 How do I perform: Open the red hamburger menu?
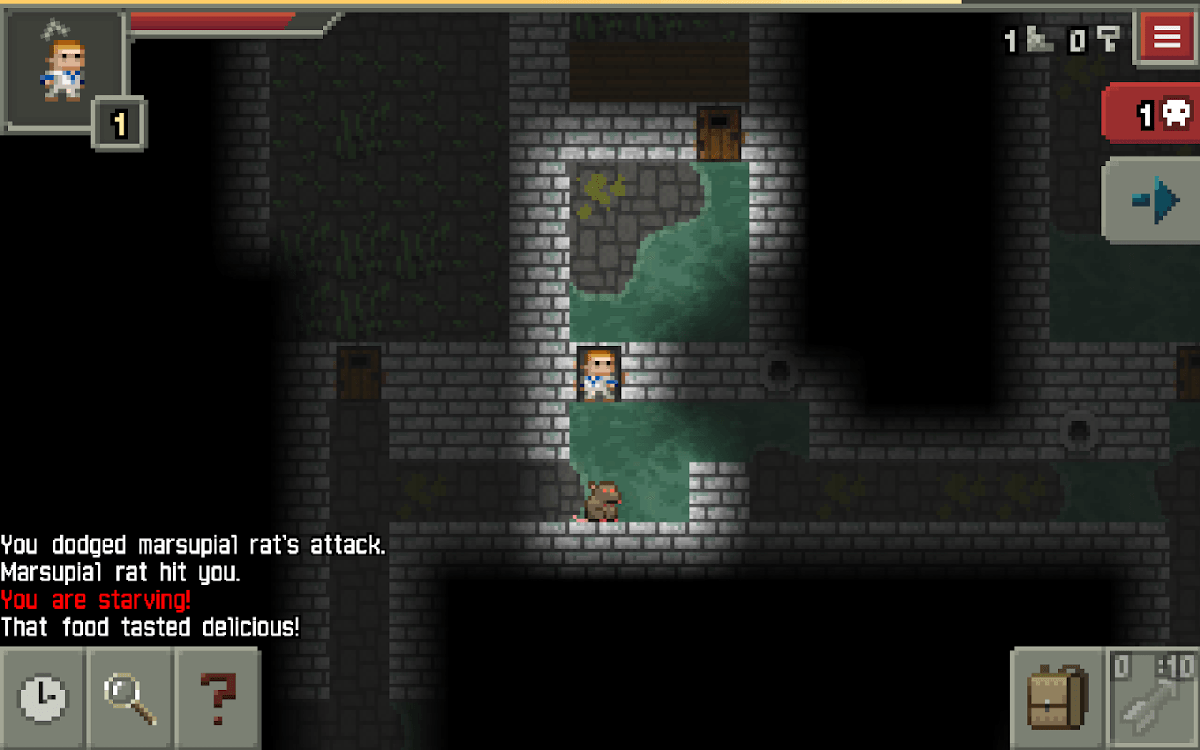click(x=1166, y=37)
